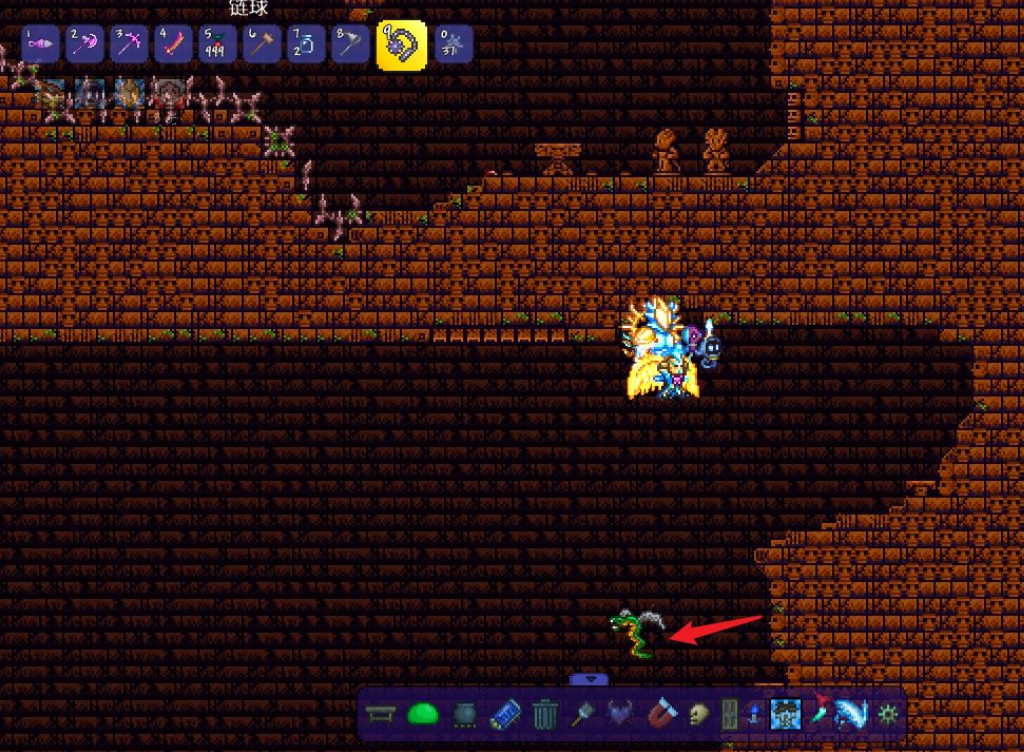The width and height of the screenshot is (1024, 752).
Task: Collapse the bottom toolbar with the arrow tab
Action: (x=589, y=679)
